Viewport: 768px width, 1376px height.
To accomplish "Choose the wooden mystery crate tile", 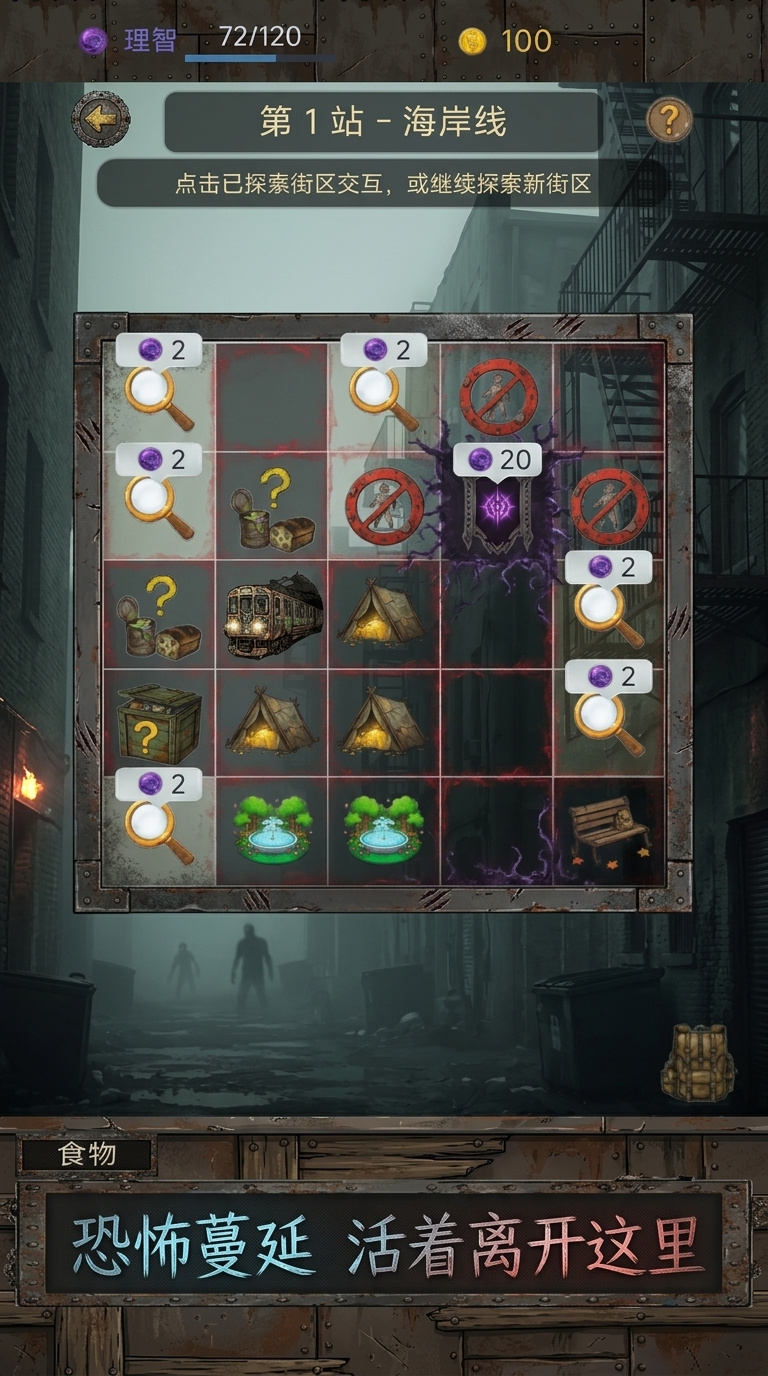I will [158, 723].
